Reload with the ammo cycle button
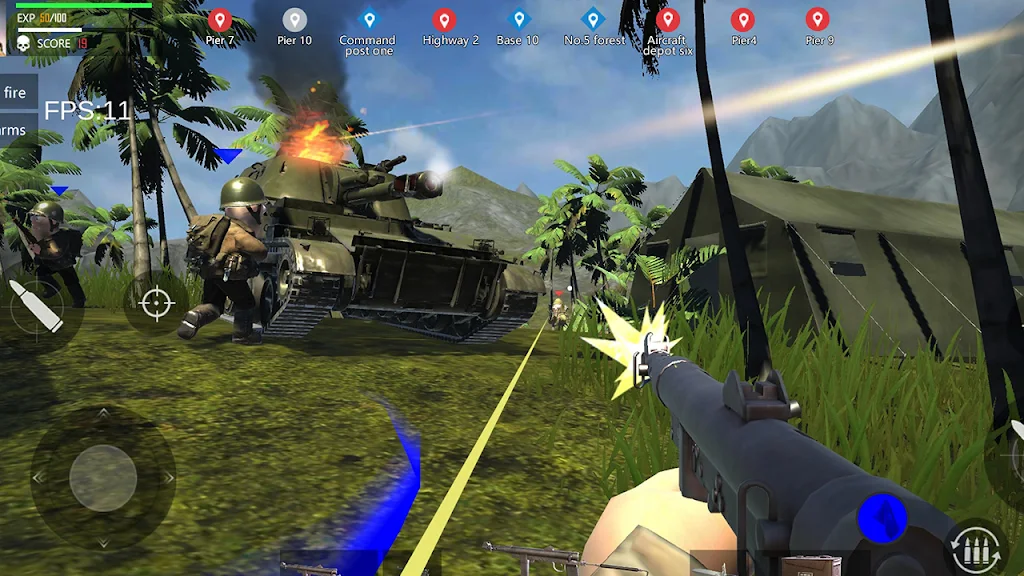Image resolution: width=1024 pixels, height=576 pixels. point(976,547)
